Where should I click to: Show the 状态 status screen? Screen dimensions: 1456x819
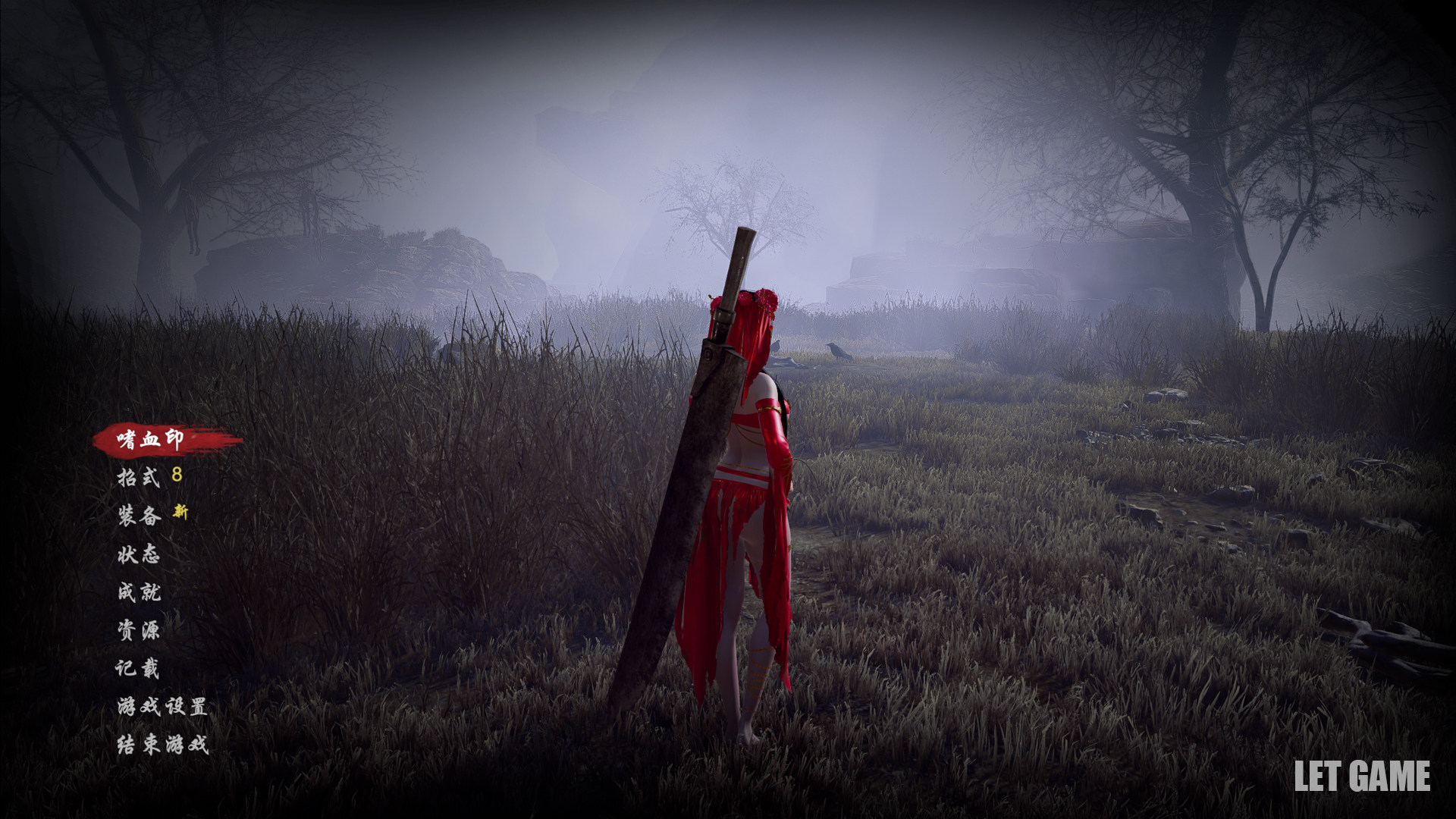click(139, 554)
